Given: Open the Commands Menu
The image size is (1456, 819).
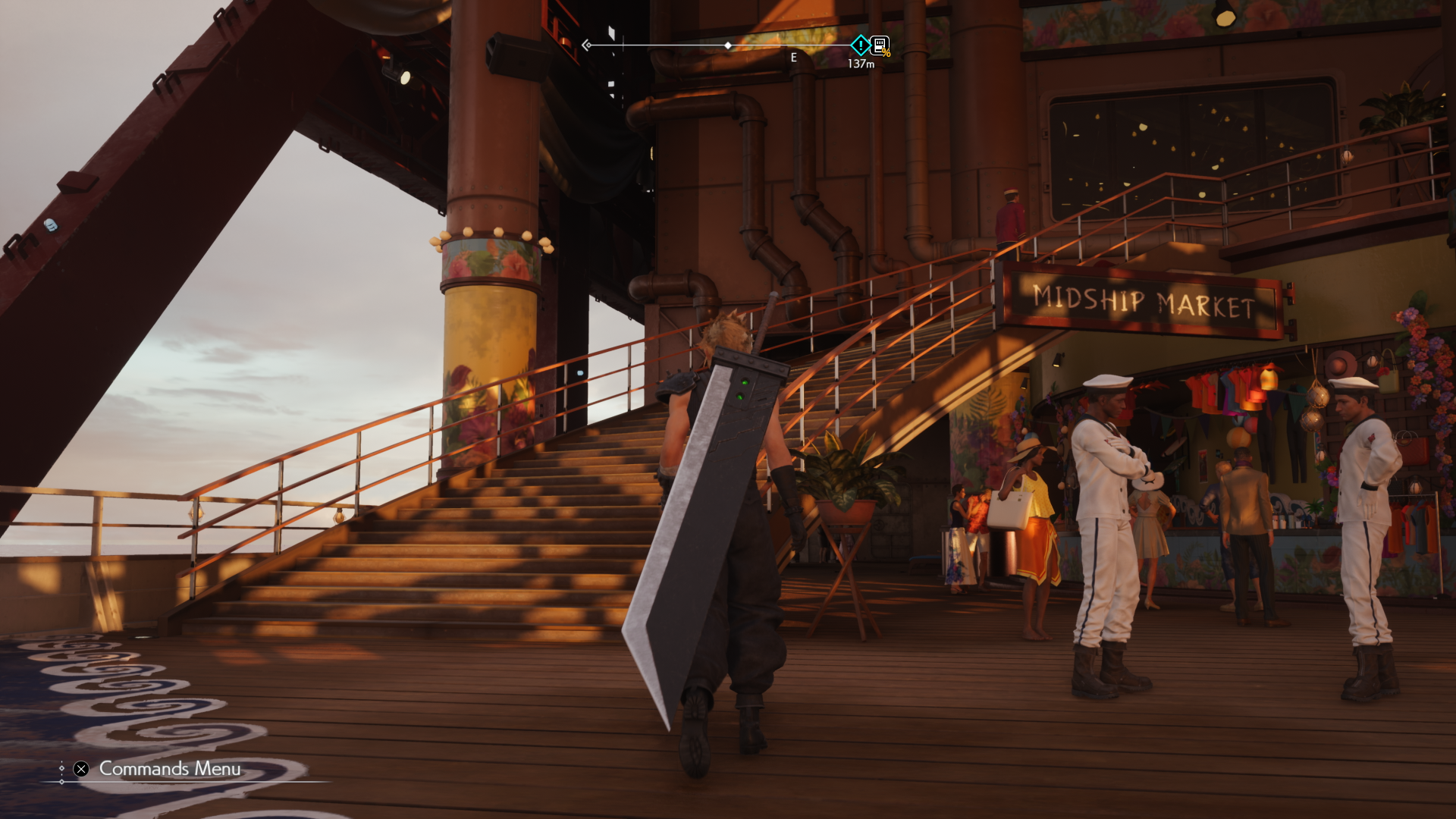Looking at the screenshot, I should coord(168,769).
